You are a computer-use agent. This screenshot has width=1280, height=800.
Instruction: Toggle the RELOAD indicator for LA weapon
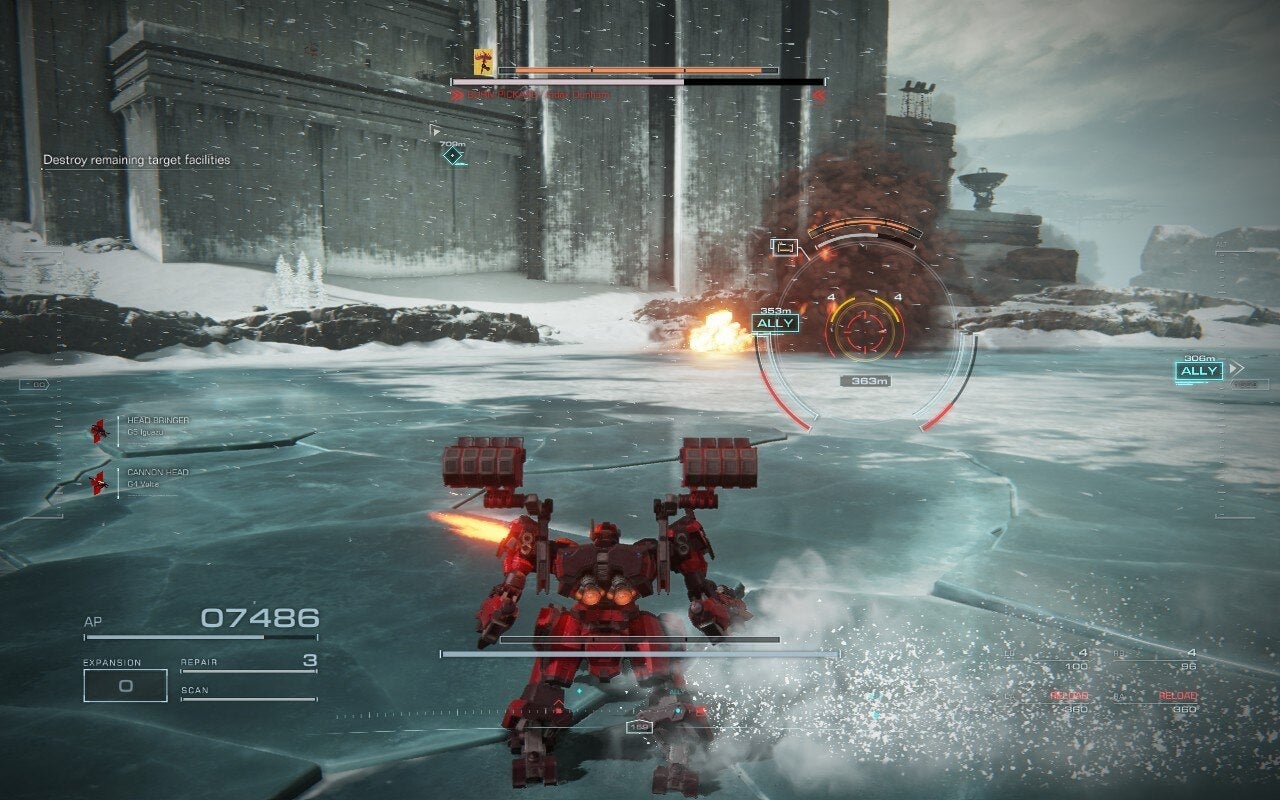[1070, 695]
